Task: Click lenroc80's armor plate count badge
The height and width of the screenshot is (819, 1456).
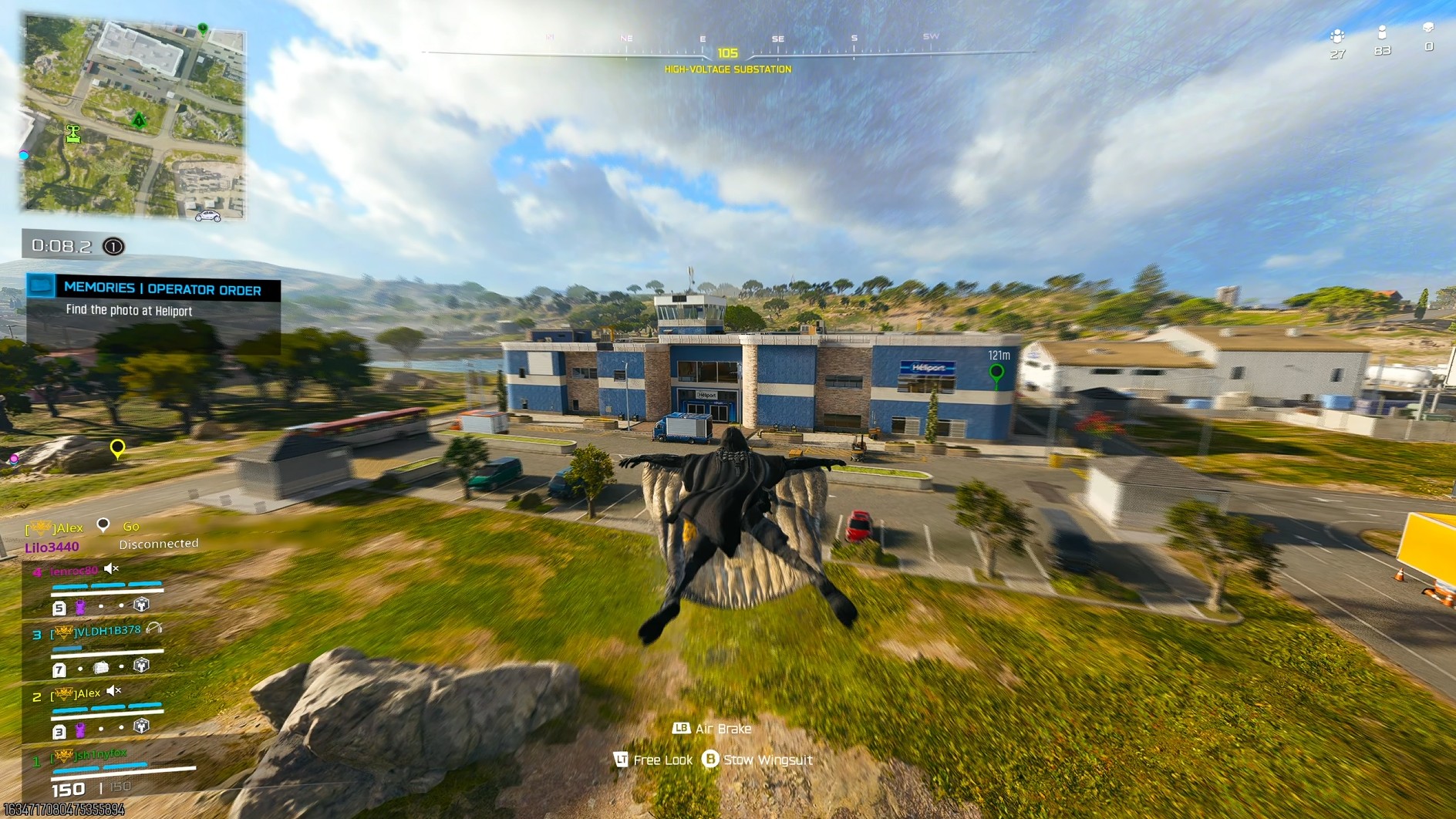Action: tap(60, 606)
